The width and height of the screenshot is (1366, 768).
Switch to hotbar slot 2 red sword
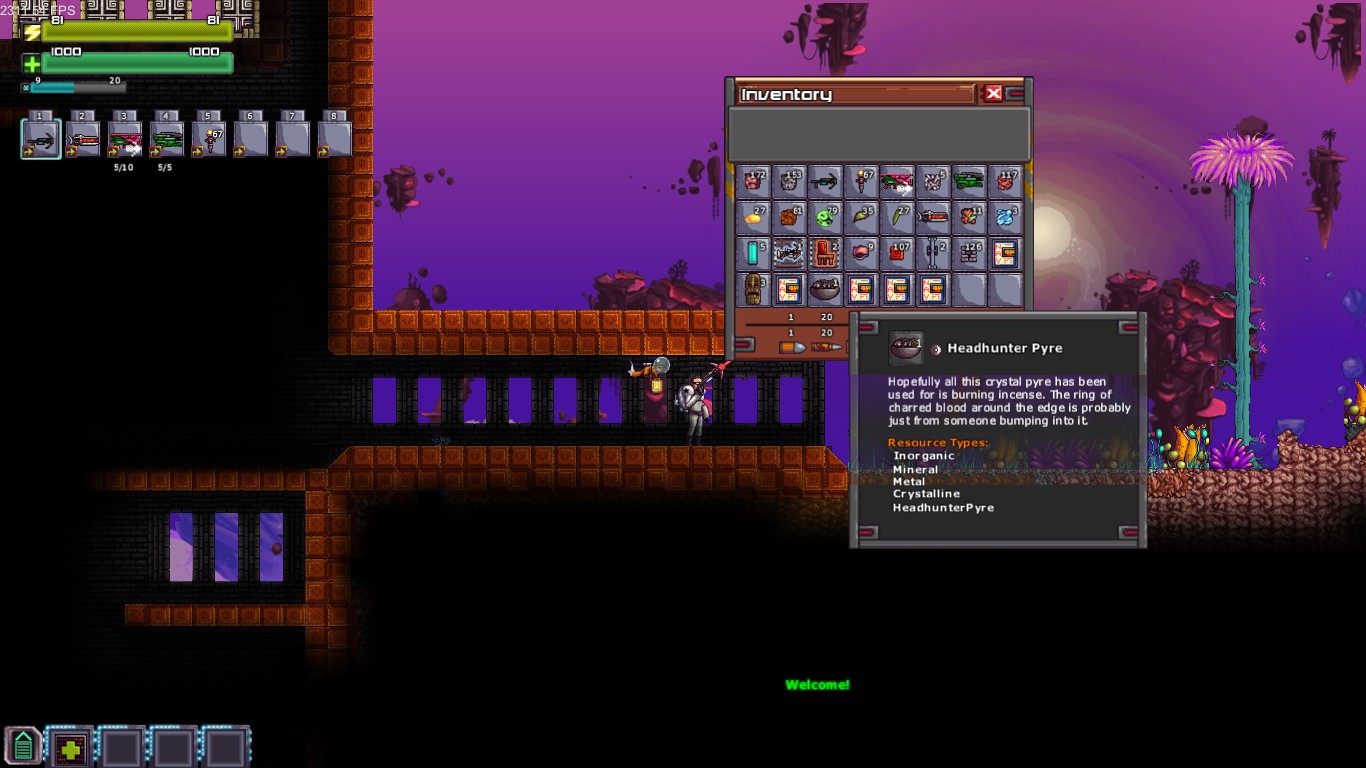(83, 139)
